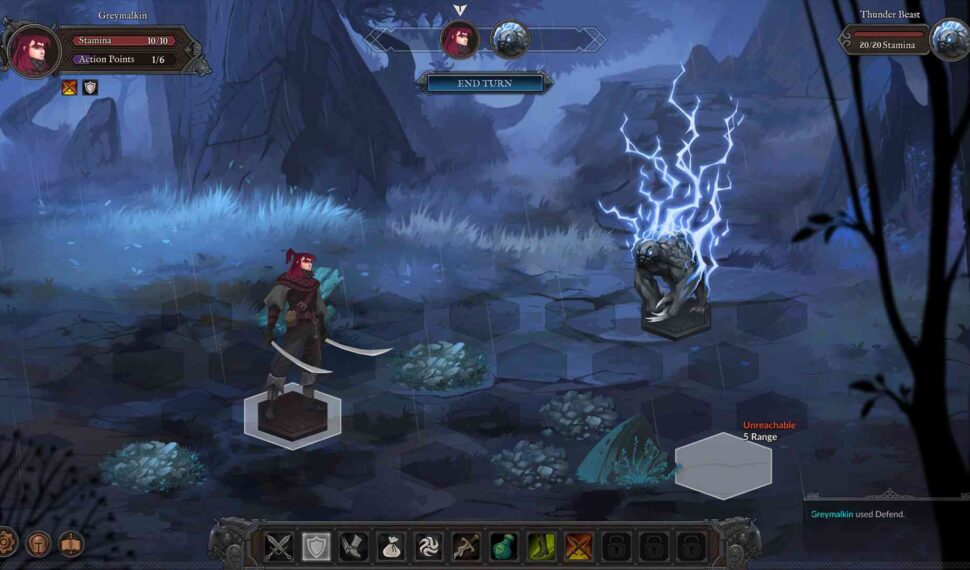Open the helmet character menu
The width and height of the screenshot is (970, 570).
coord(38,543)
